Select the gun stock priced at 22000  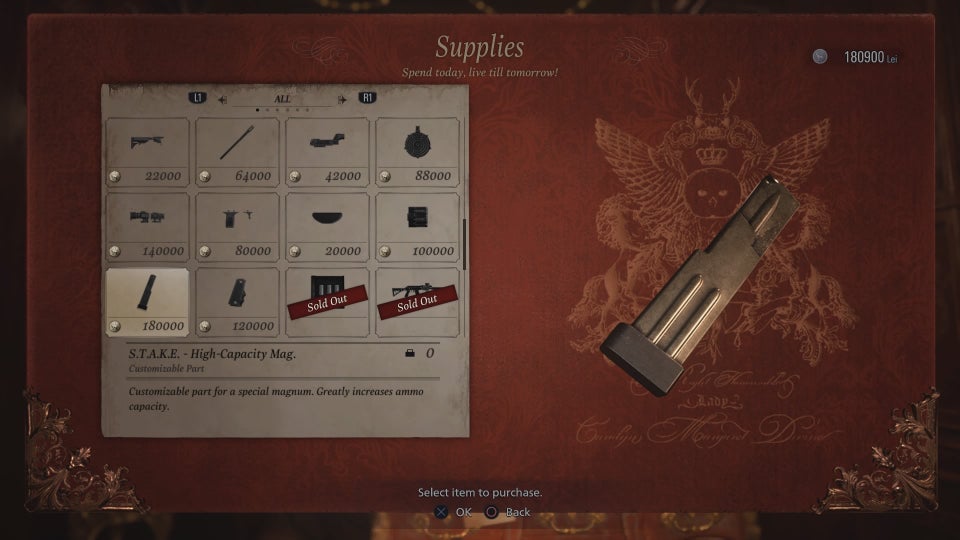tap(147, 152)
